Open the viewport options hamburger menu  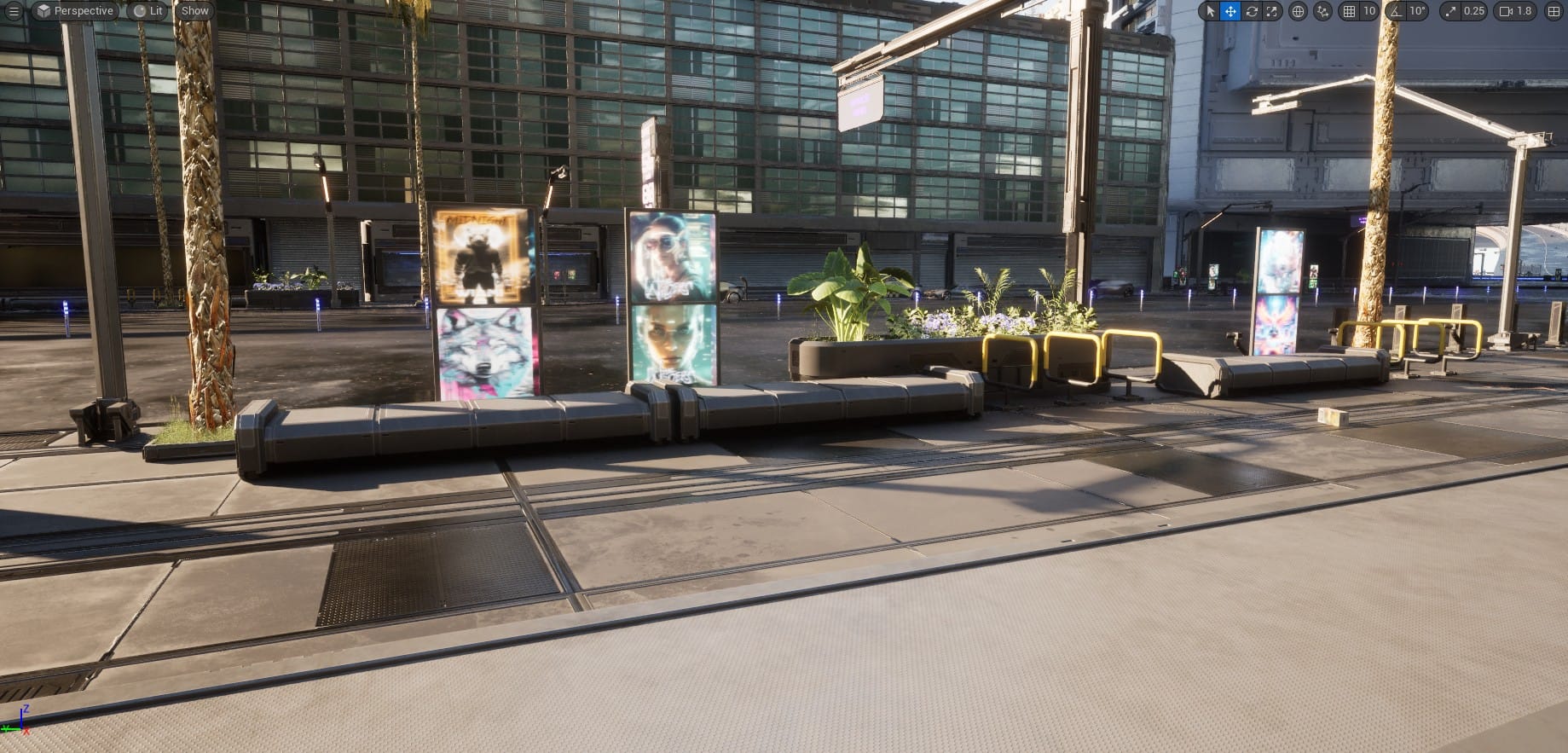coord(13,11)
